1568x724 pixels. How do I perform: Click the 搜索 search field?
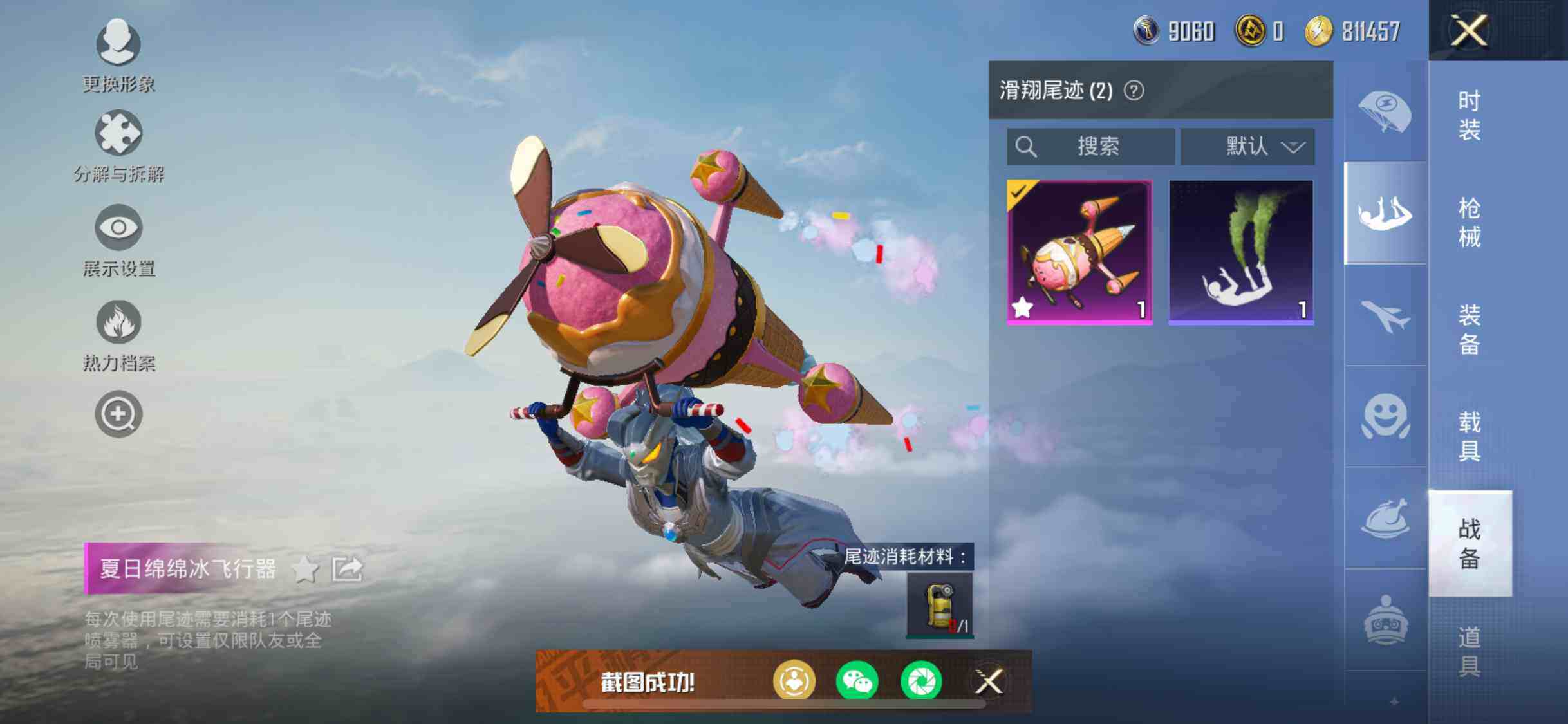point(1091,146)
